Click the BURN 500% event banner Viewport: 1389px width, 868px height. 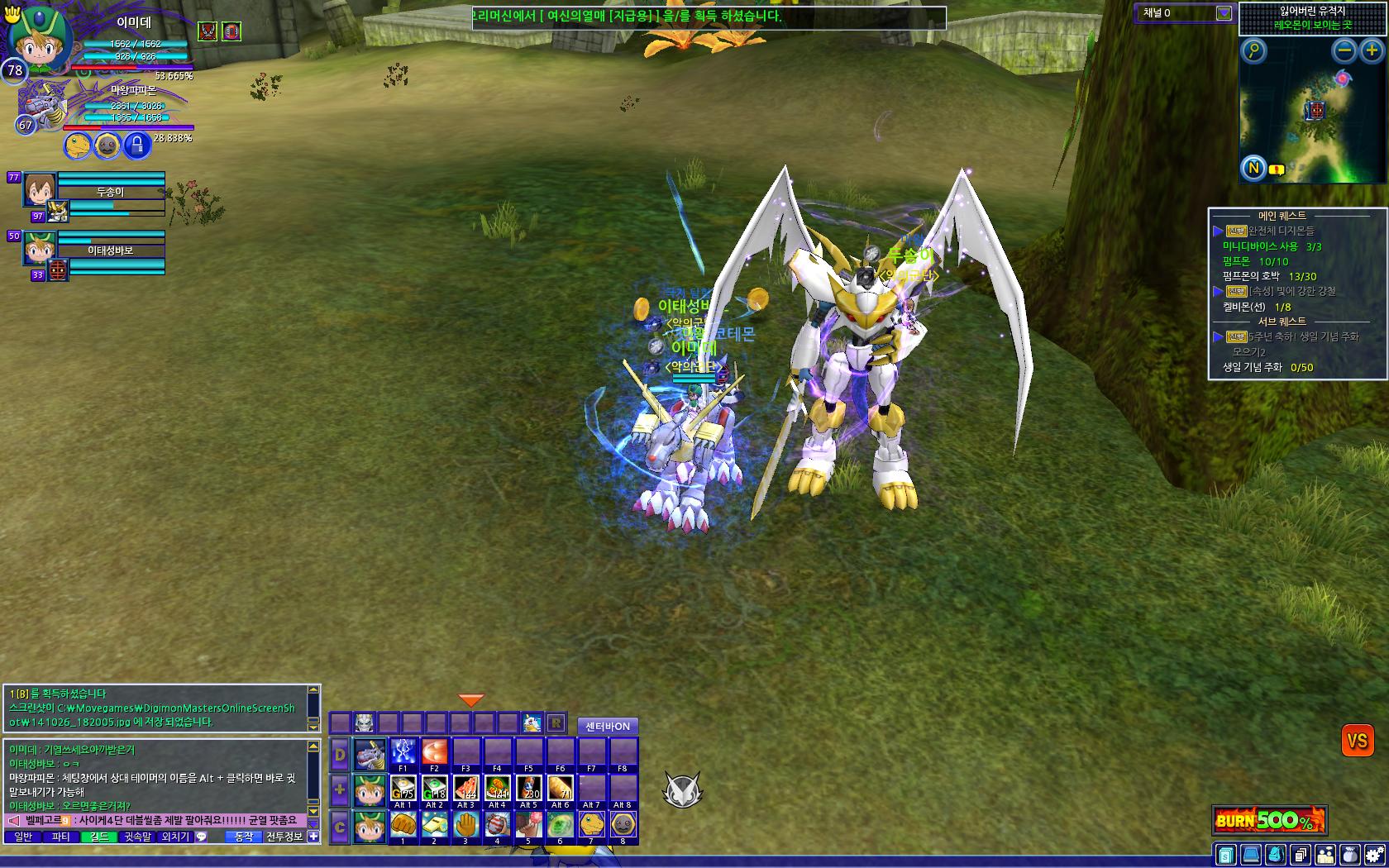[x=1269, y=820]
